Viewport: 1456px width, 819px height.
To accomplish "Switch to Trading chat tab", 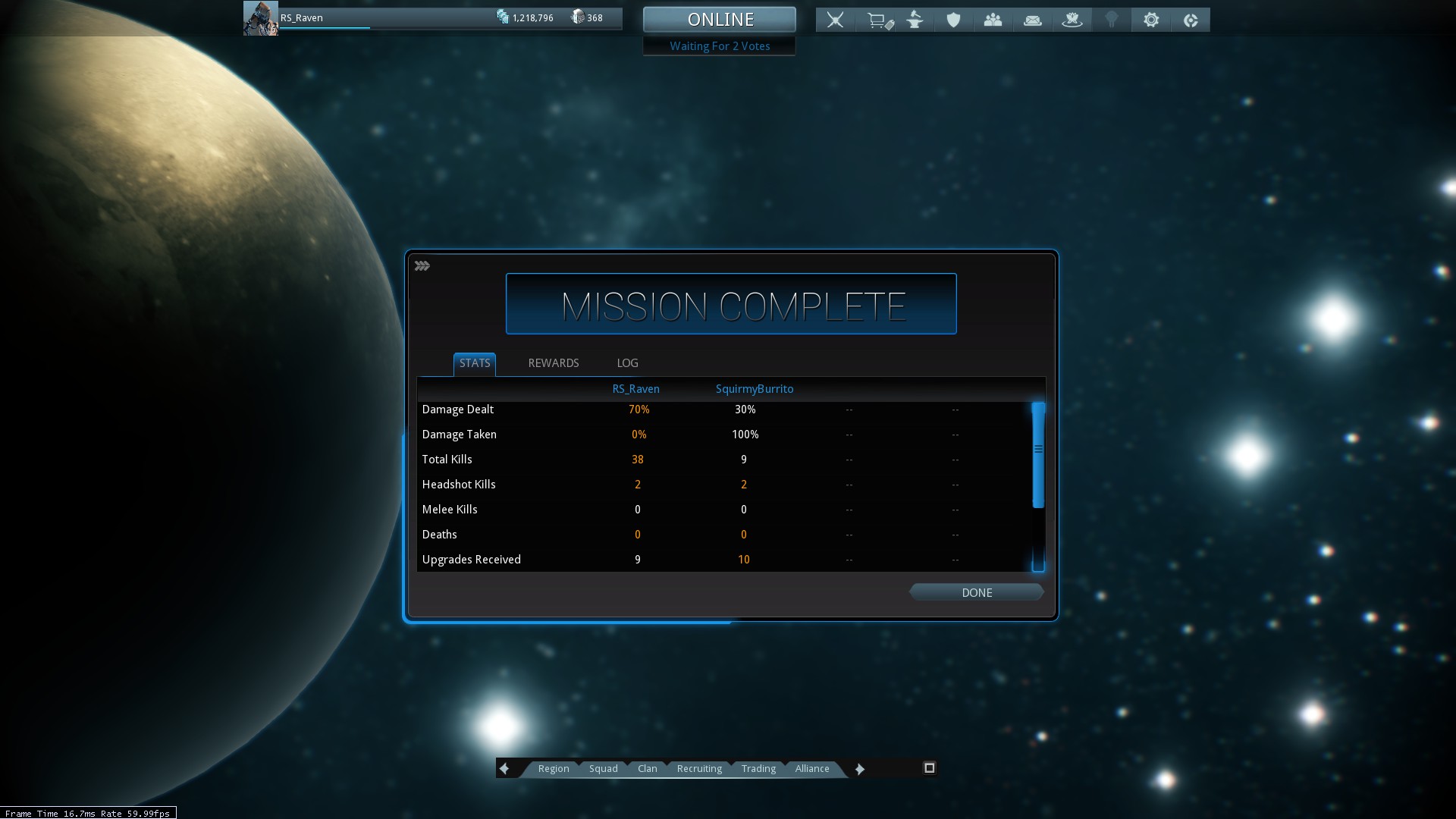I will point(758,768).
